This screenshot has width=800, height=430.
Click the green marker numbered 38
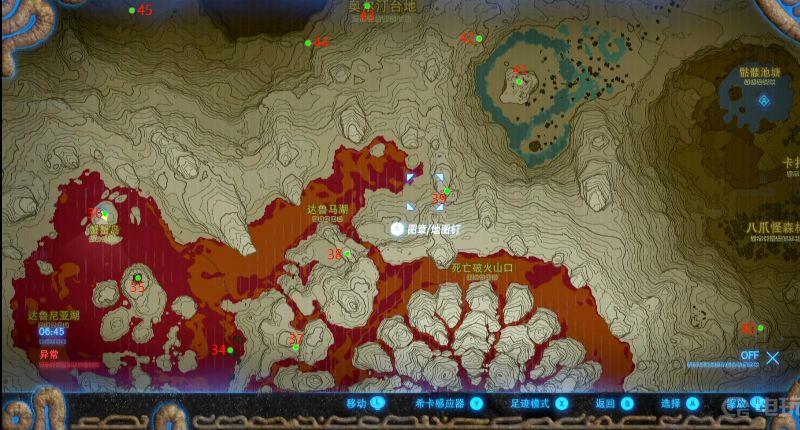point(348,254)
